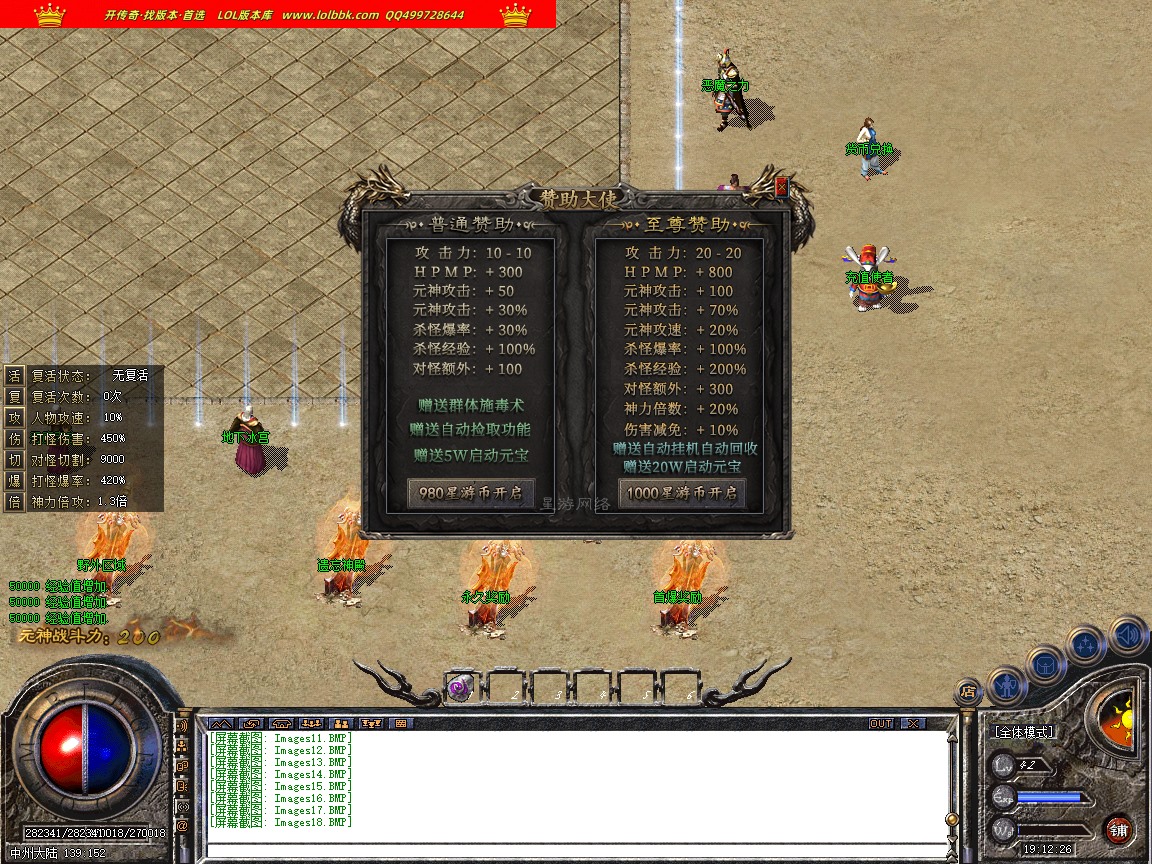
Task: Toggle the sound speaker icon
Action: 1127,634
